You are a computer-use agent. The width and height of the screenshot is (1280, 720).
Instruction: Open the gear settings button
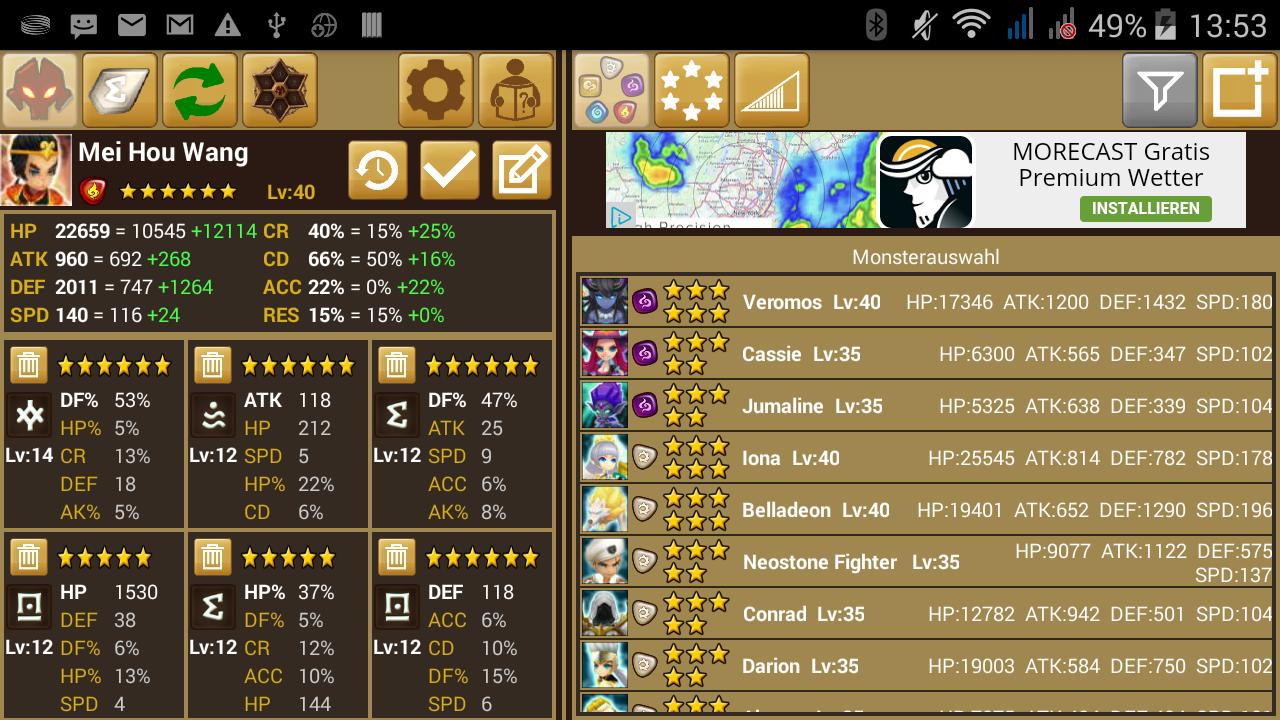436,91
